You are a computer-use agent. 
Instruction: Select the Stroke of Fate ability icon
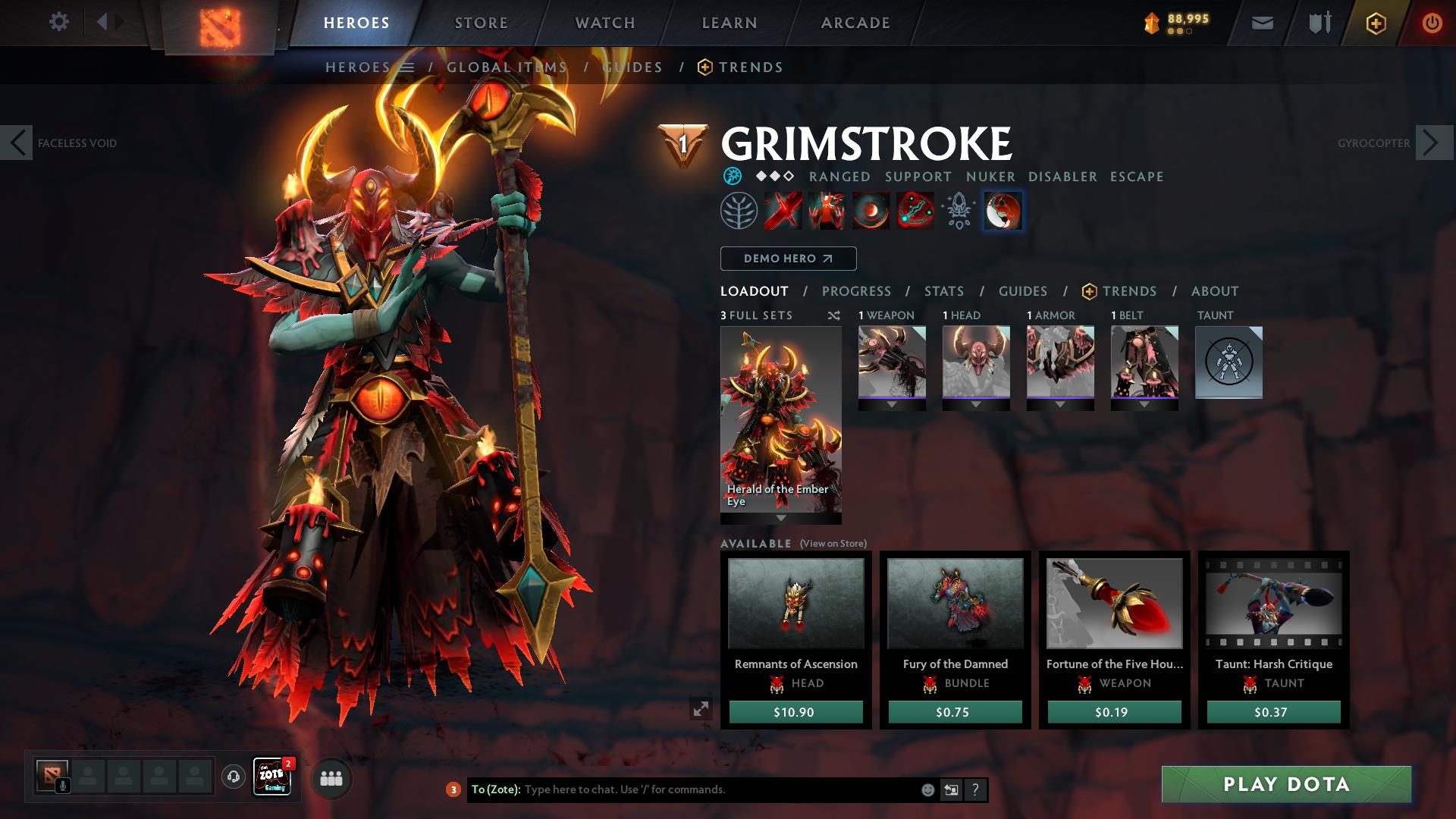(781, 212)
